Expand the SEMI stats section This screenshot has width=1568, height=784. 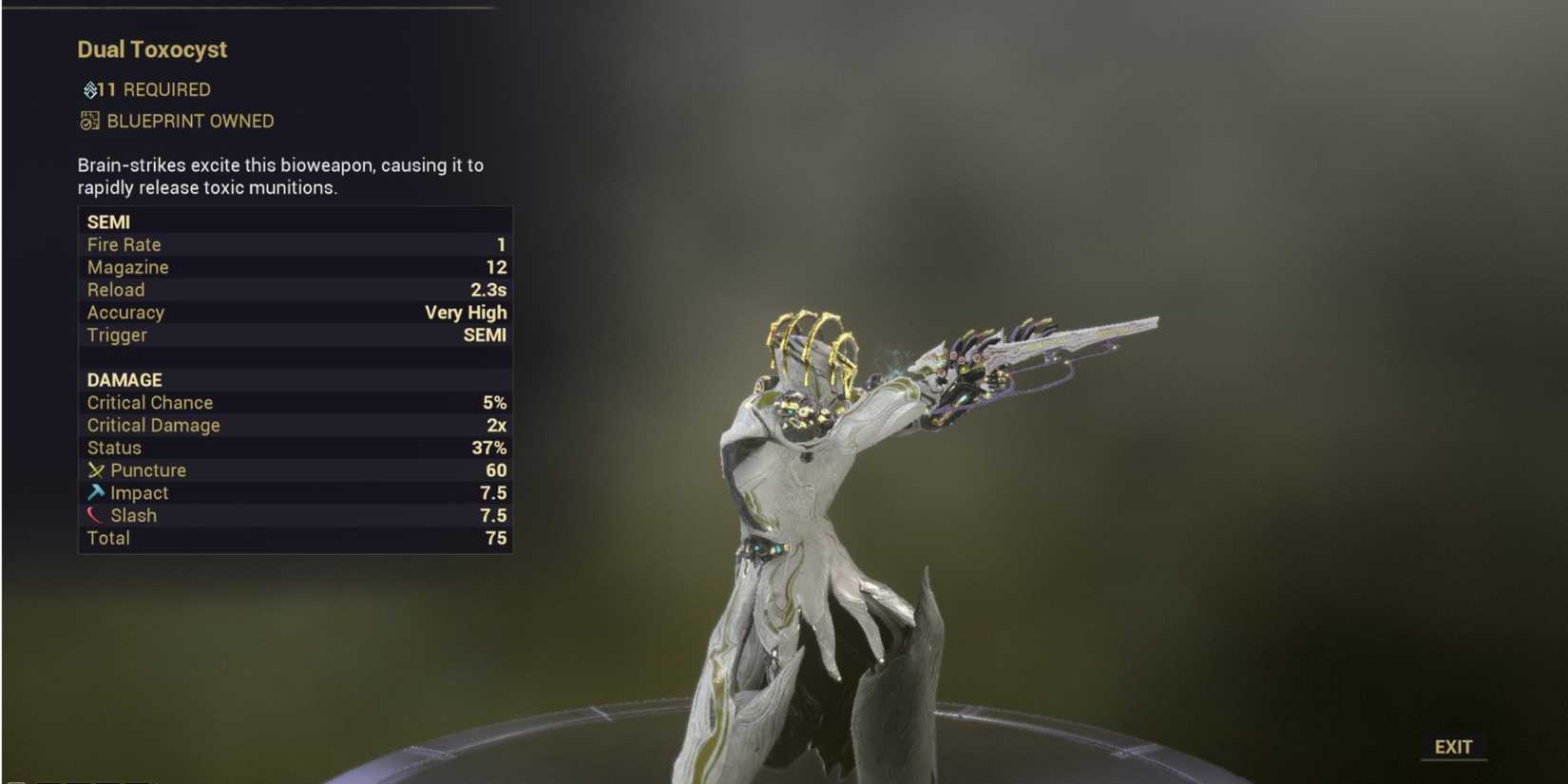(110, 221)
